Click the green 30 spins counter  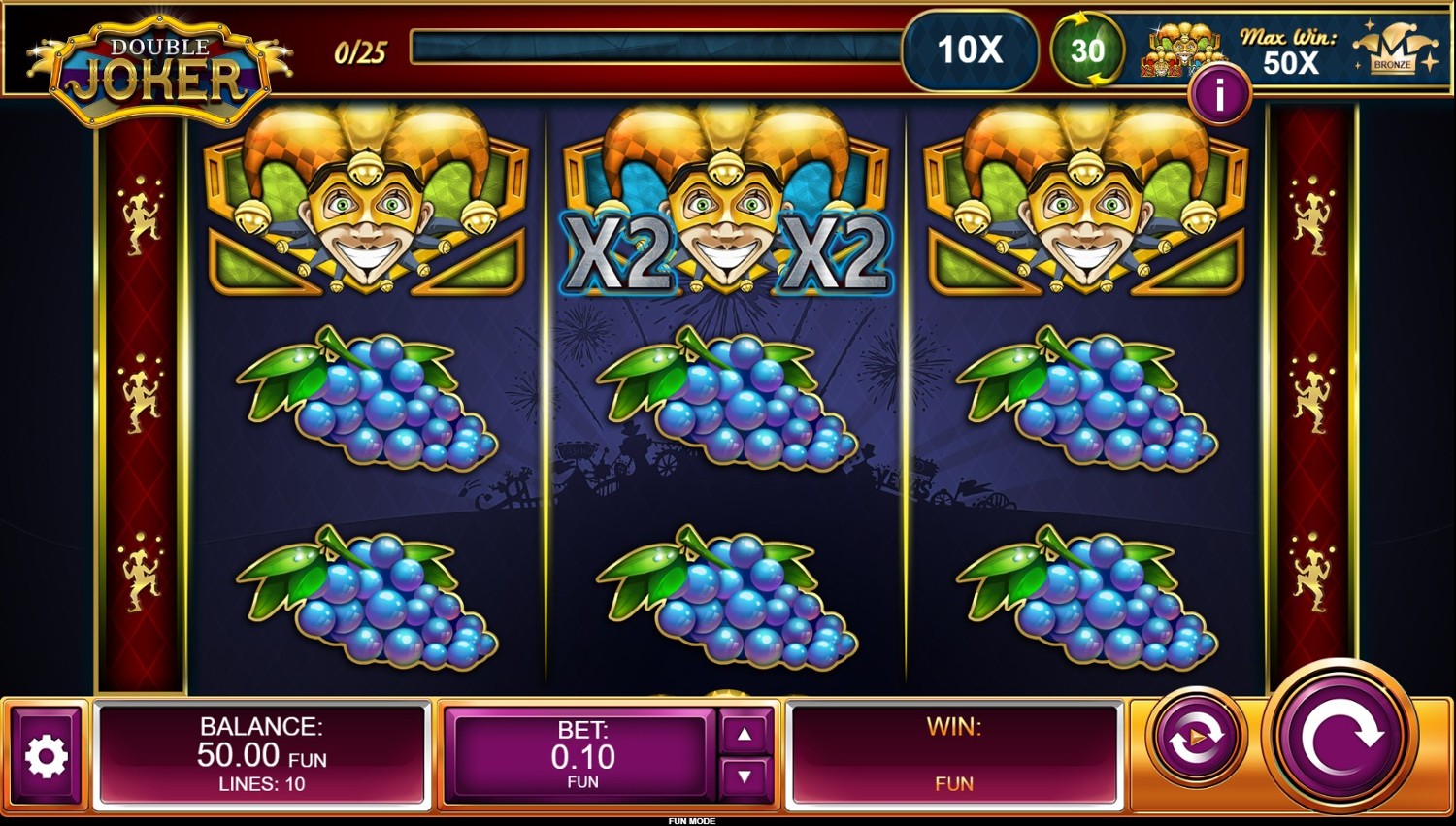pos(1087,50)
